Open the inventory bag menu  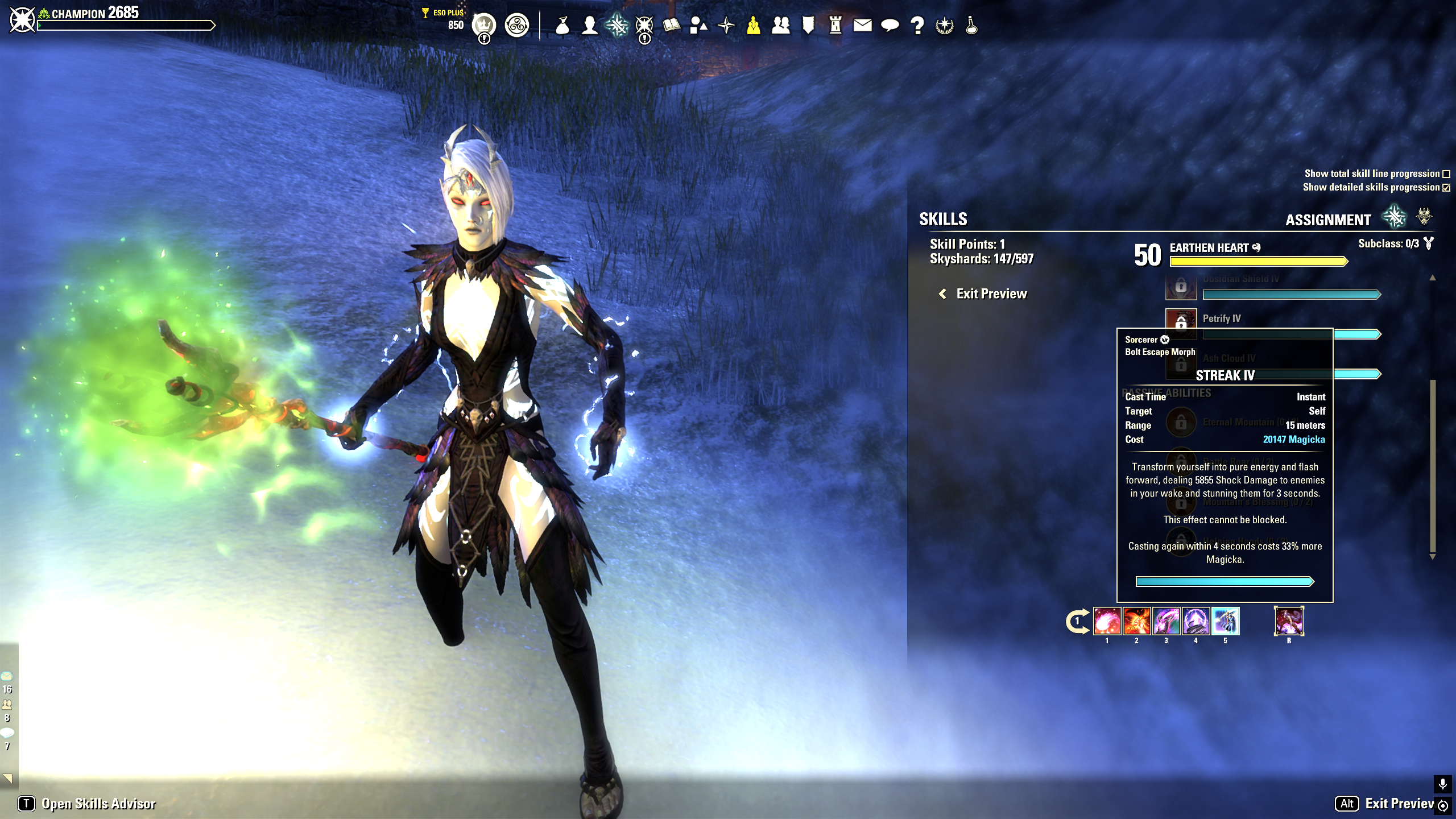coord(562,26)
